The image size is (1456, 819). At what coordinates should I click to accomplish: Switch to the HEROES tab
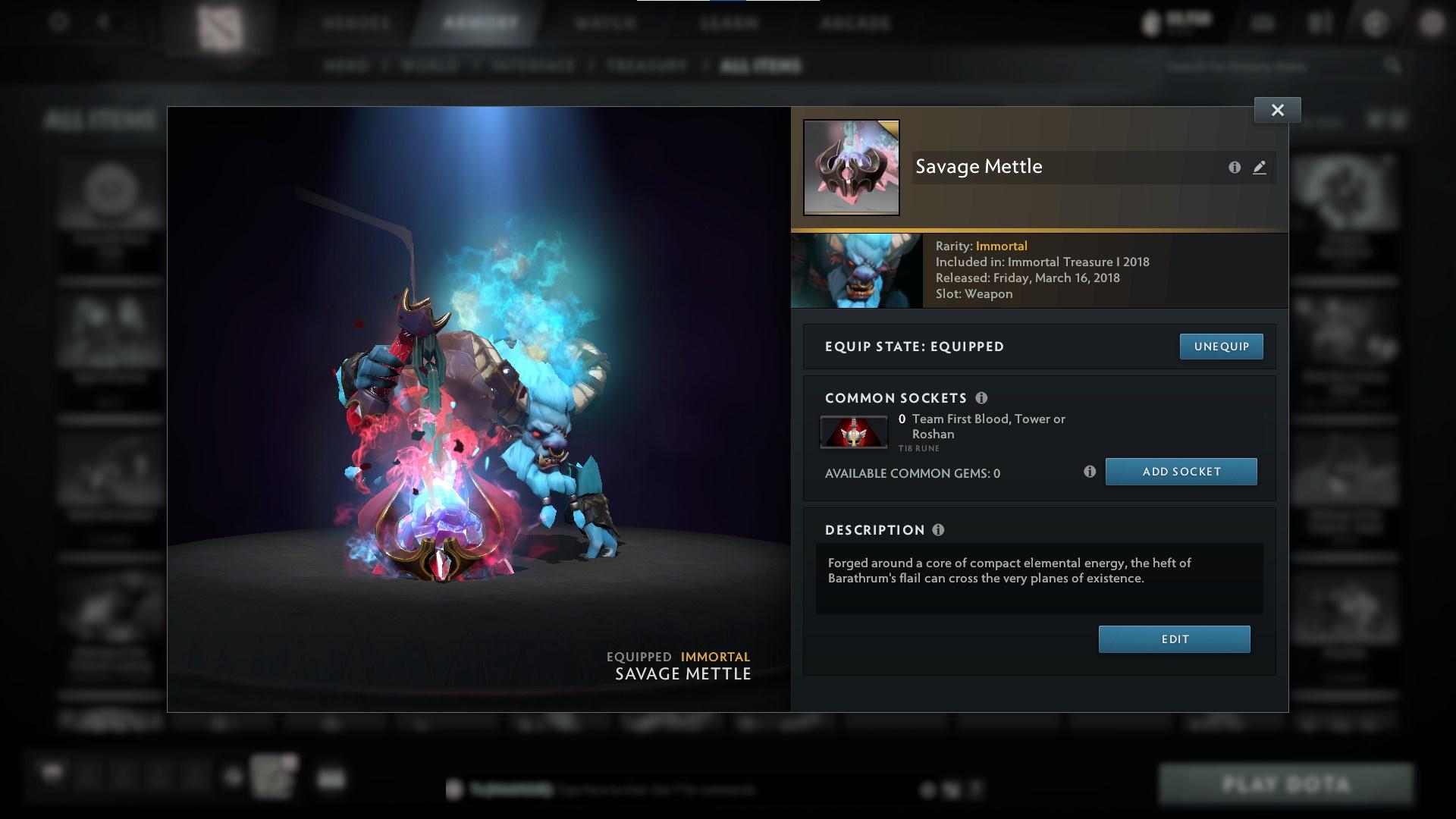pos(356,24)
